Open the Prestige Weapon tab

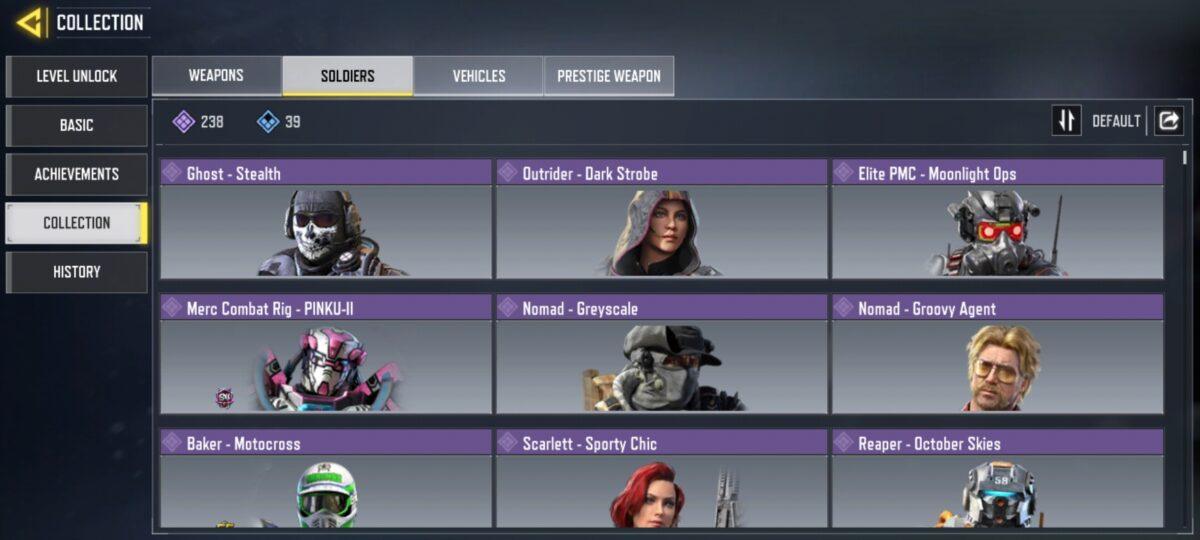pos(608,76)
